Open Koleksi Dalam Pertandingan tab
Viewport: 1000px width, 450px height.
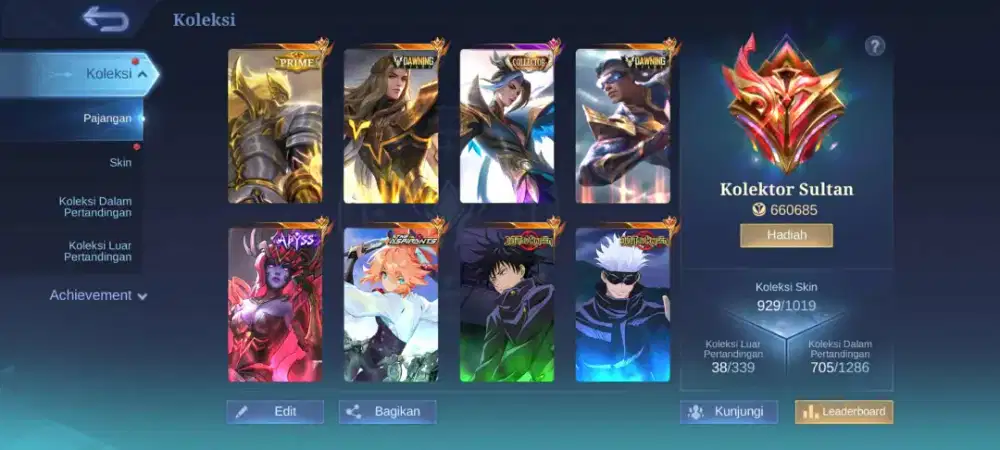point(95,207)
